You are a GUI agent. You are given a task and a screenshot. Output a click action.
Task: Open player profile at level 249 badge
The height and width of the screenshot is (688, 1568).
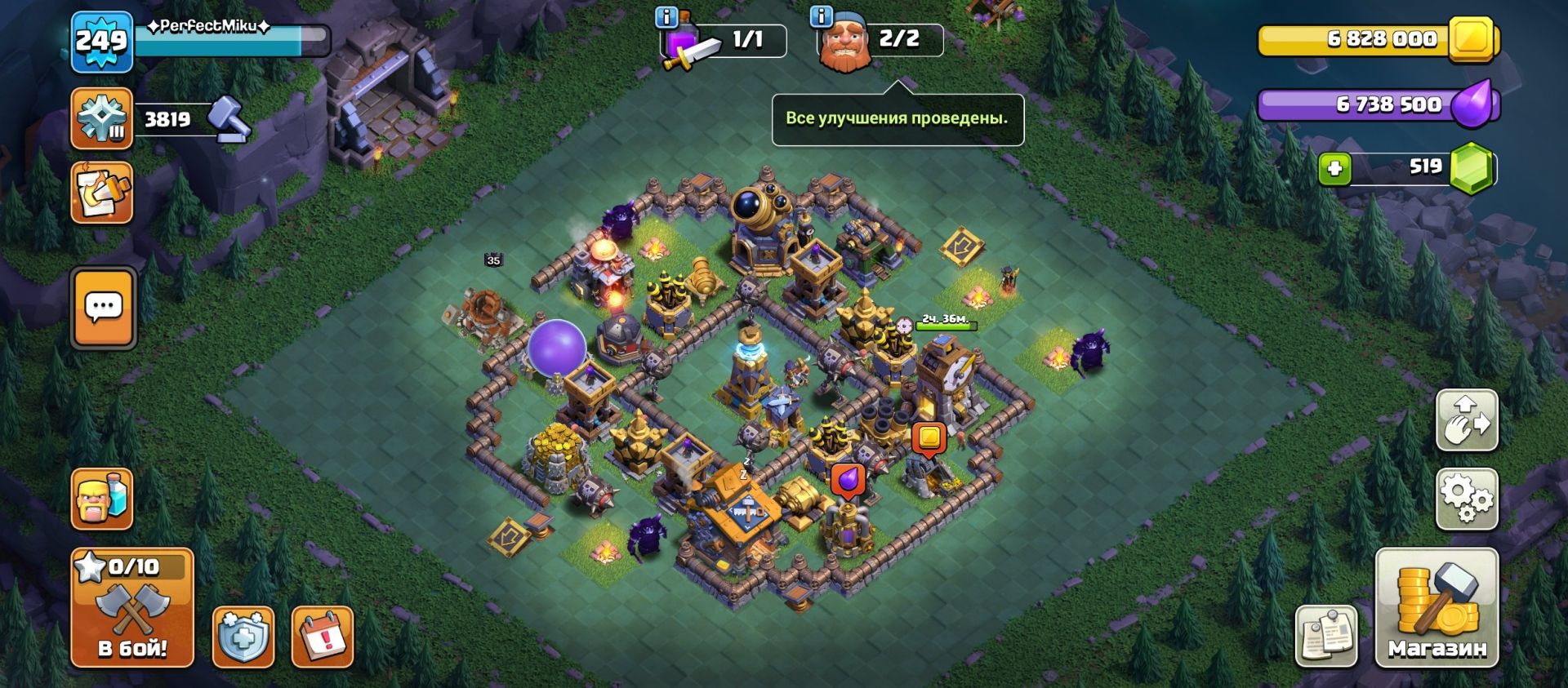click(x=101, y=41)
